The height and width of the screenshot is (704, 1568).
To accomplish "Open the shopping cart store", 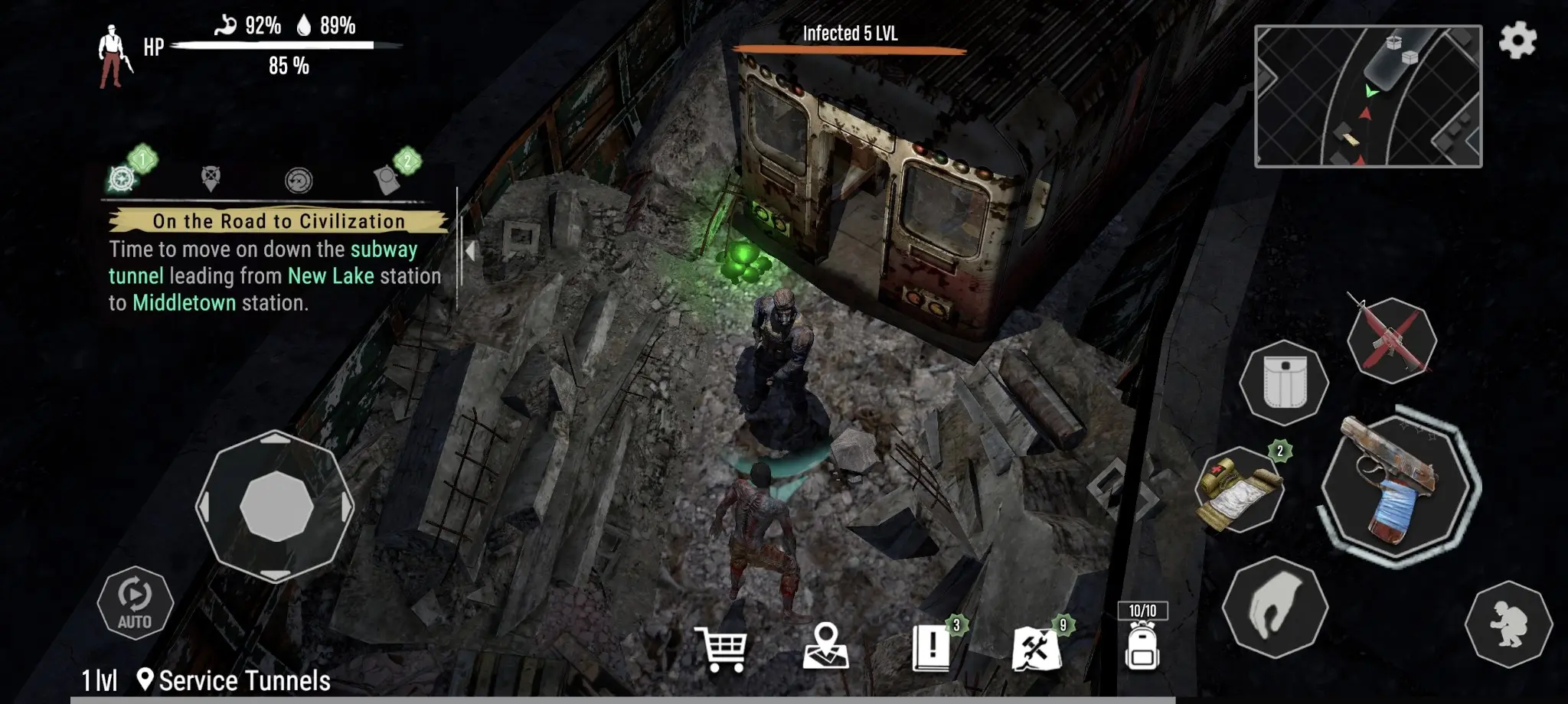I will (720, 649).
